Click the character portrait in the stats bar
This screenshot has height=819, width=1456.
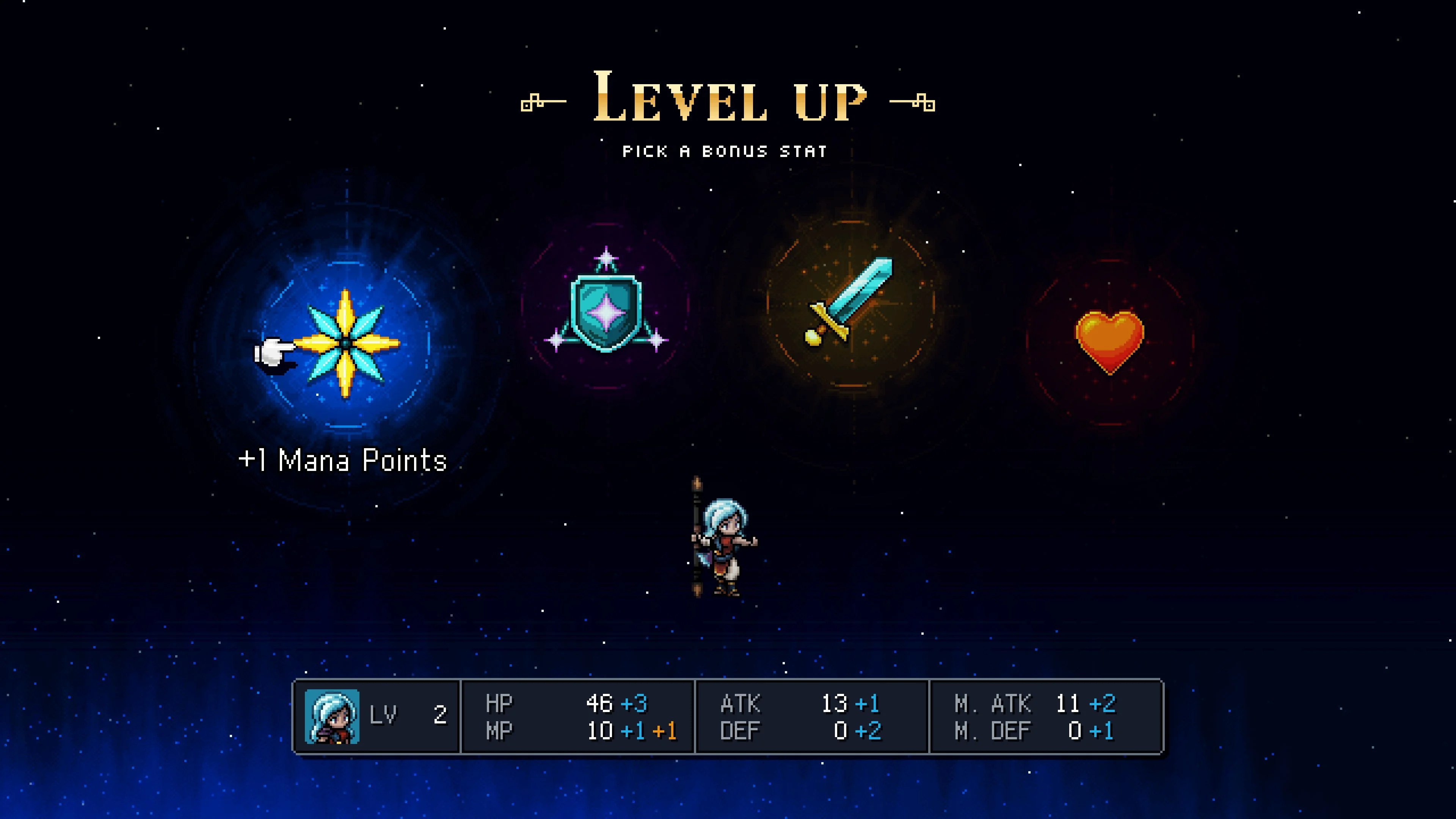tap(332, 718)
